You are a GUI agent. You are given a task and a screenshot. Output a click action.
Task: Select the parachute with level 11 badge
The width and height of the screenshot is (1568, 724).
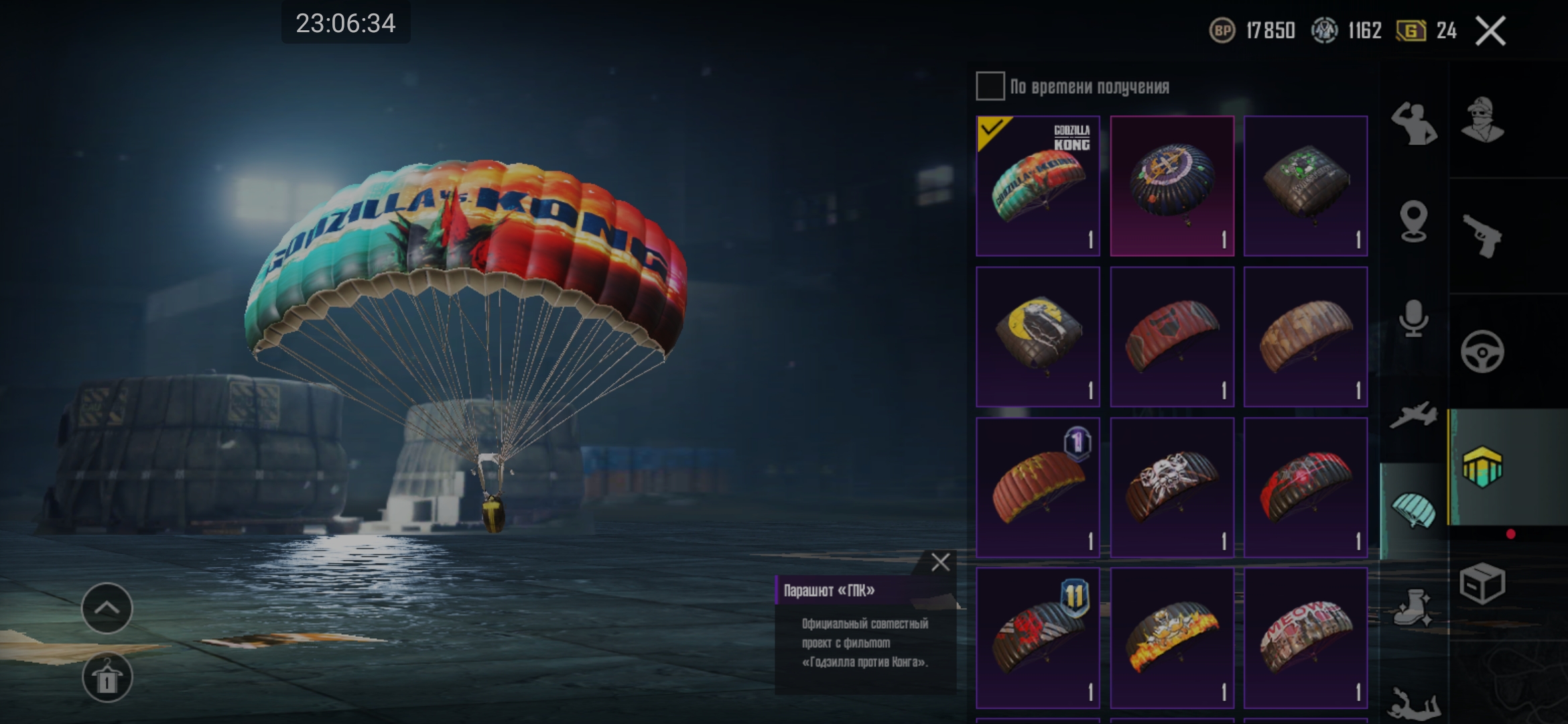coord(1037,638)
